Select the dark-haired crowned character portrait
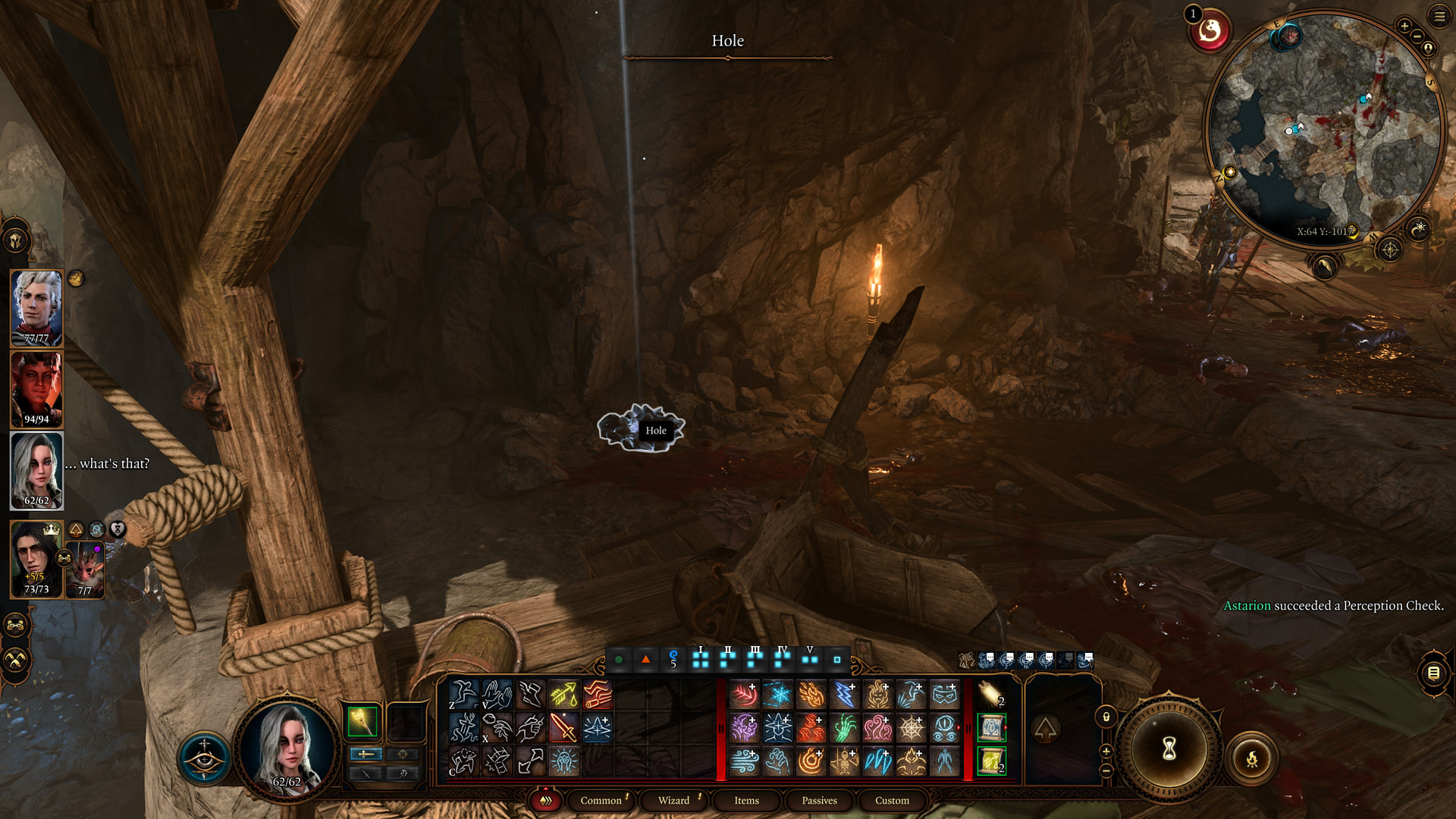This screenshot has height=819, width=1456. pyautogui.click(x=35, y=559)
